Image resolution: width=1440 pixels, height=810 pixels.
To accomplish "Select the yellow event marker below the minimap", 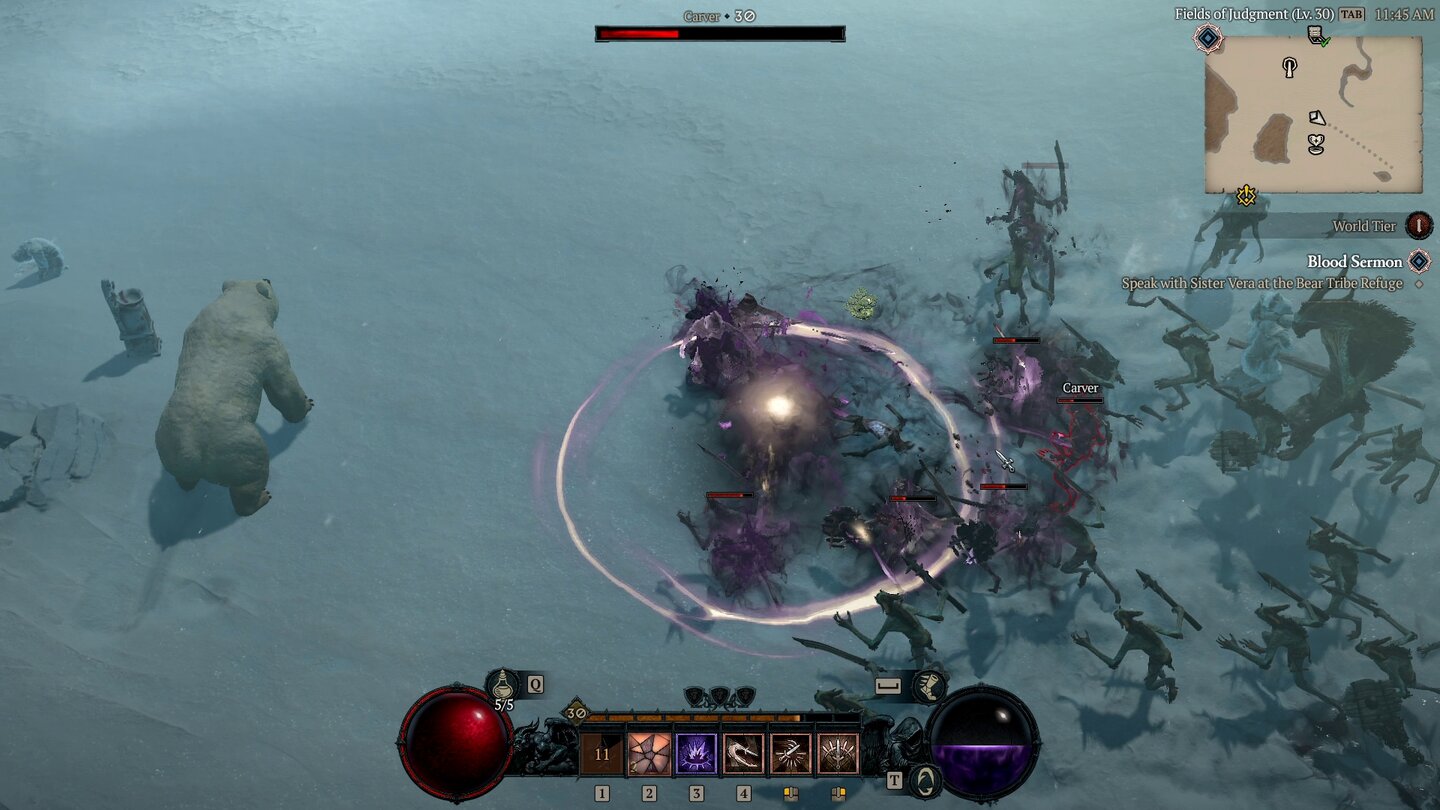I will (1246, 195).
